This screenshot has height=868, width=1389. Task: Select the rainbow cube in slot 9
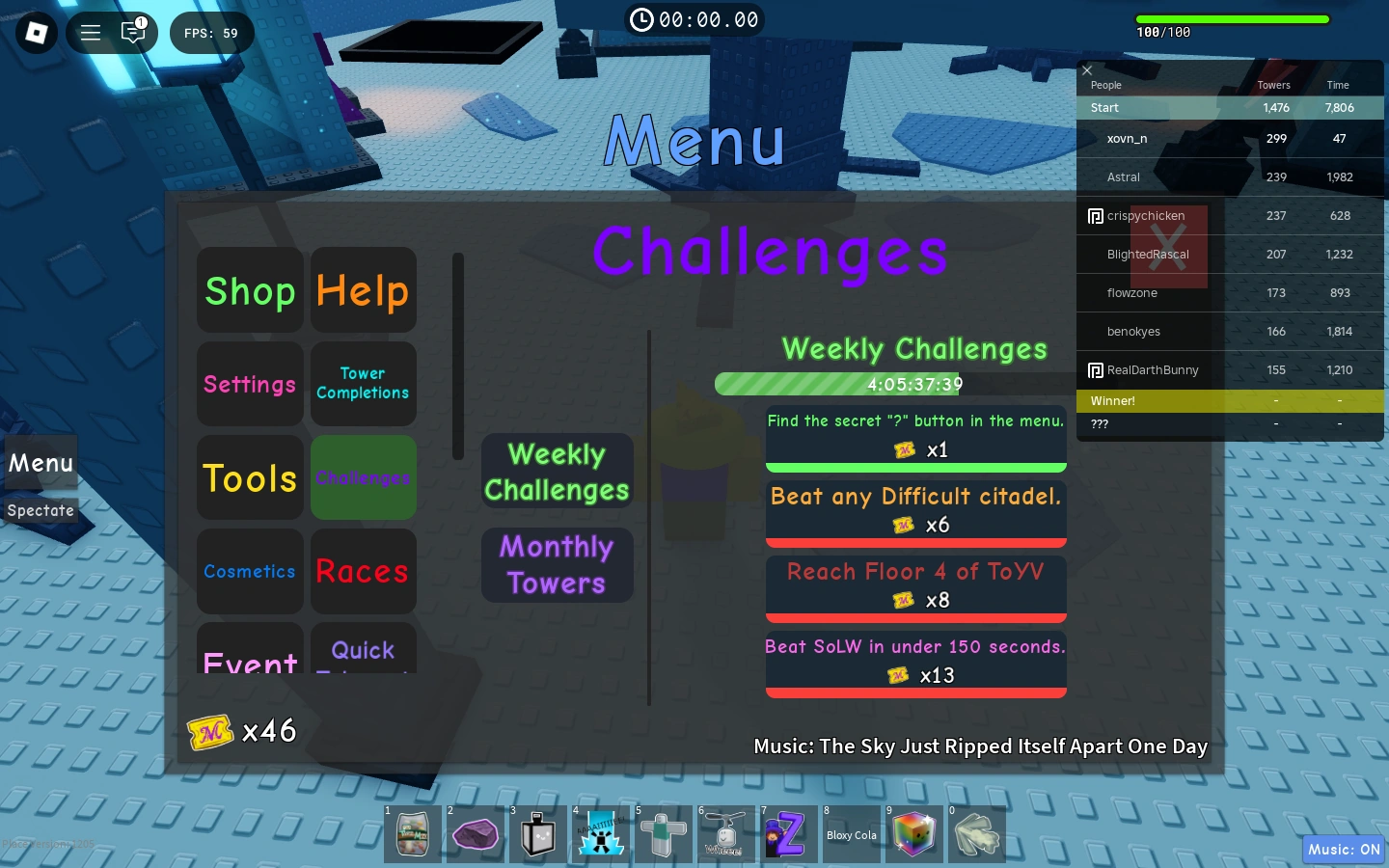914,834
